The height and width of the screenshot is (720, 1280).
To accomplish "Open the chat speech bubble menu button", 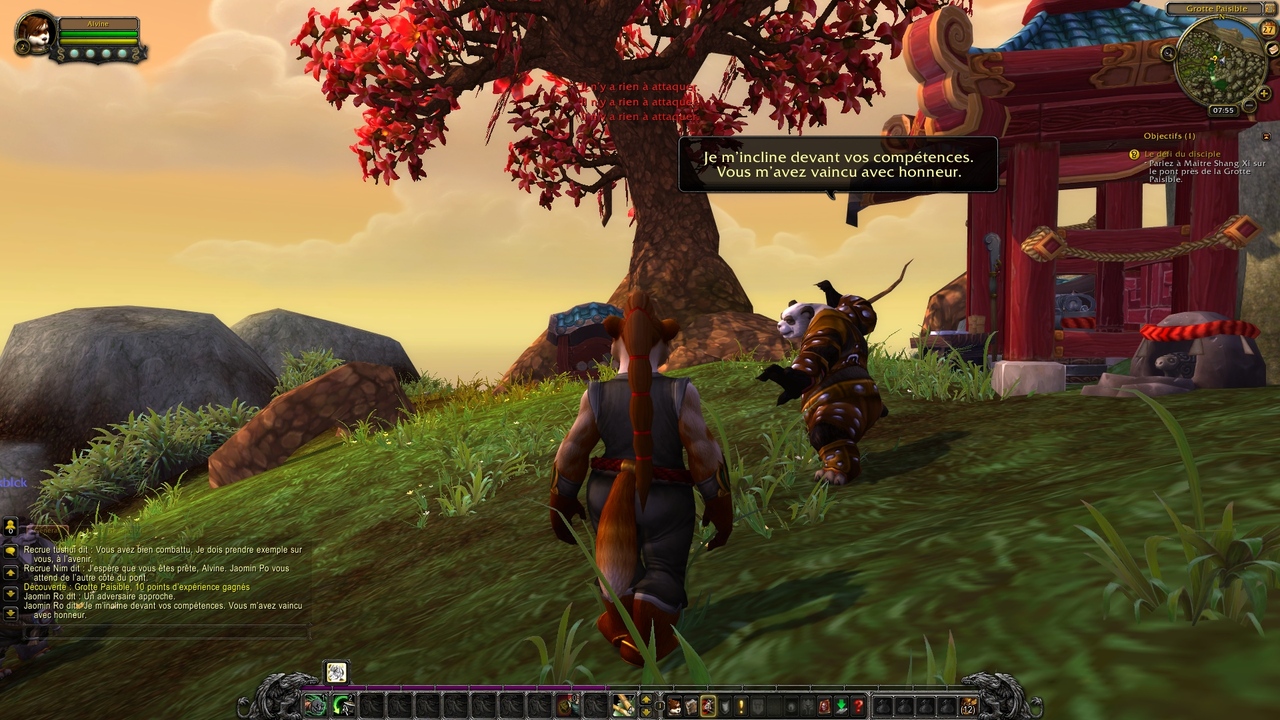I will [x=10, y=550].
